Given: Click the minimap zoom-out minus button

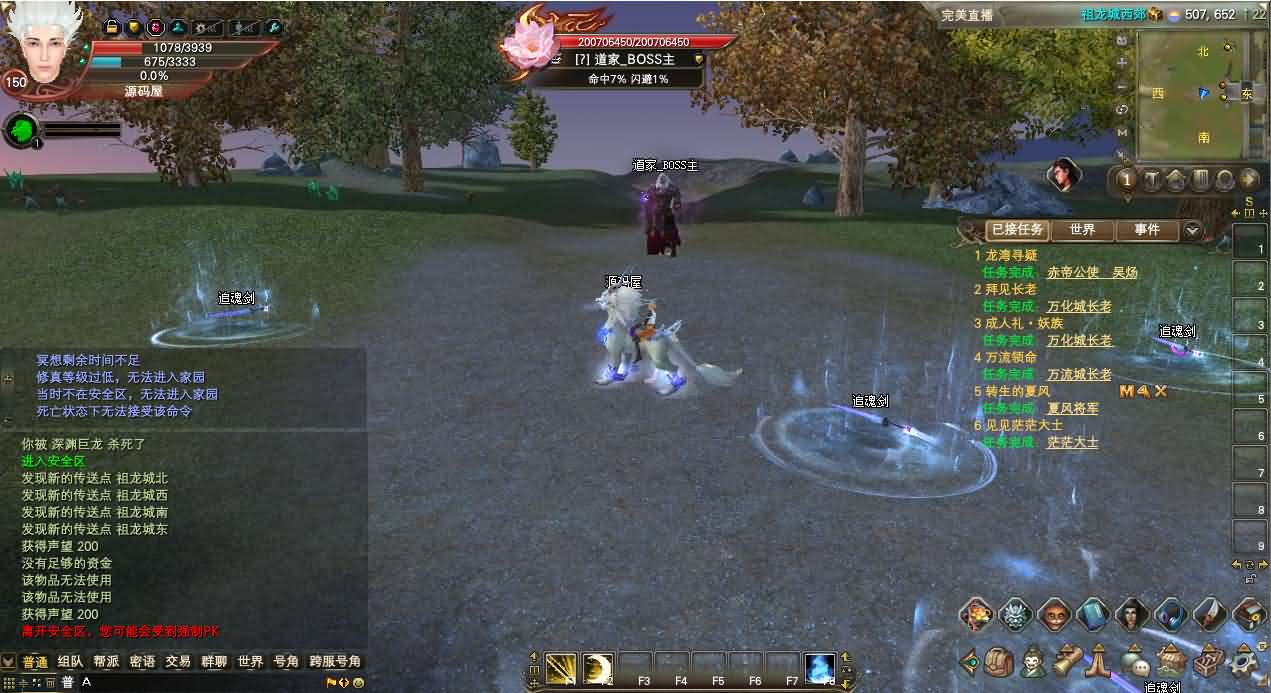Looking at the screenshot, I should tap(1122, 85).
